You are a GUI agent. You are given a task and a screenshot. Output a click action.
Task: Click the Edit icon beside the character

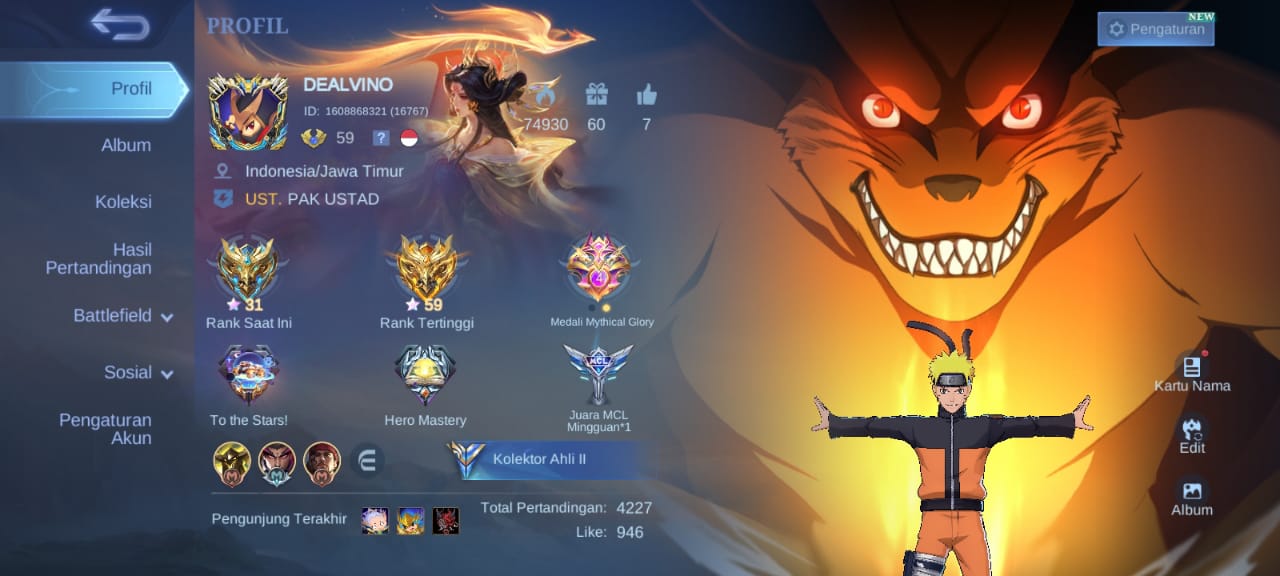1192,434
